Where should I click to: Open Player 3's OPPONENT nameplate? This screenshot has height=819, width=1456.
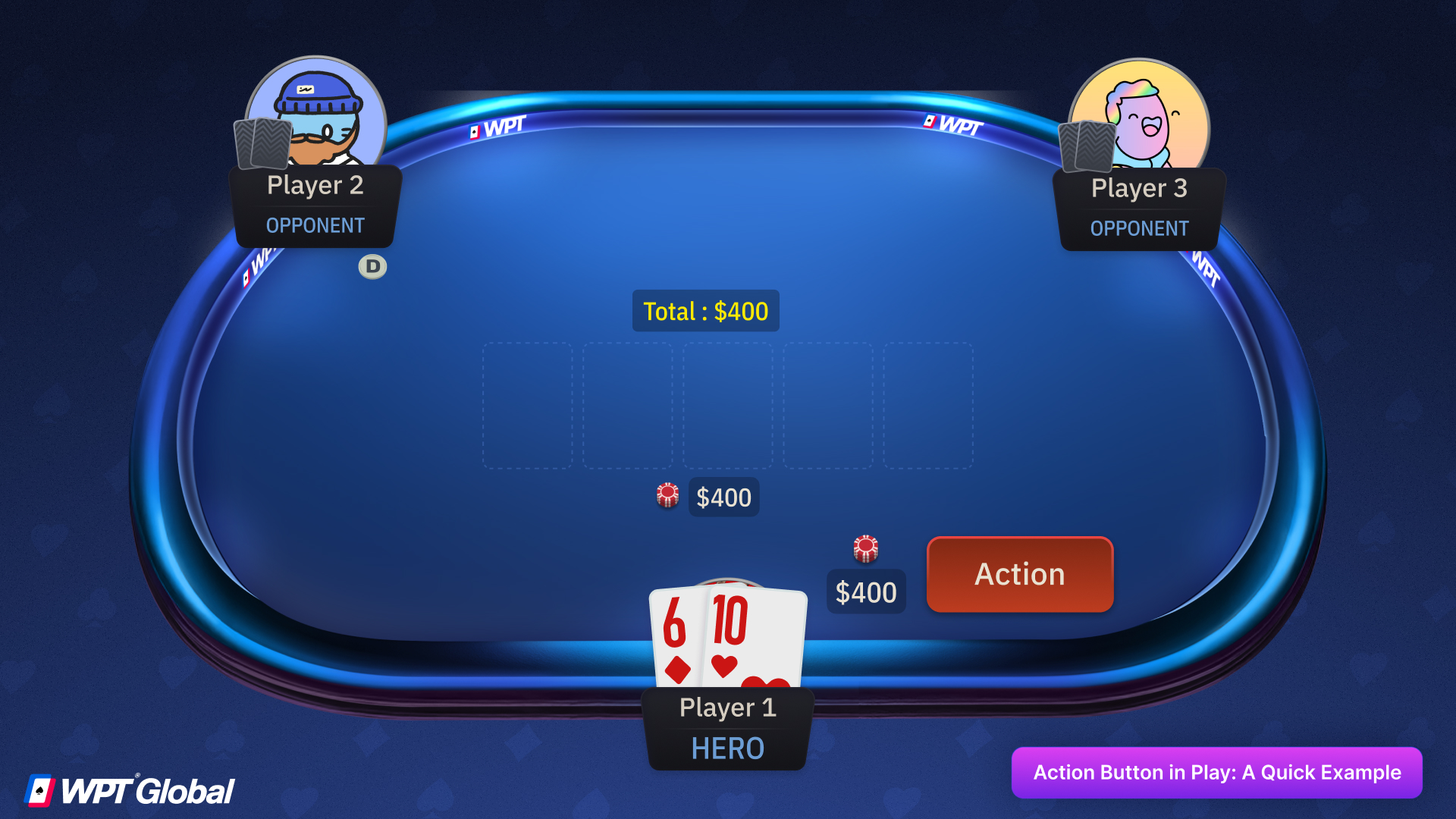[x=1138, y=227]
